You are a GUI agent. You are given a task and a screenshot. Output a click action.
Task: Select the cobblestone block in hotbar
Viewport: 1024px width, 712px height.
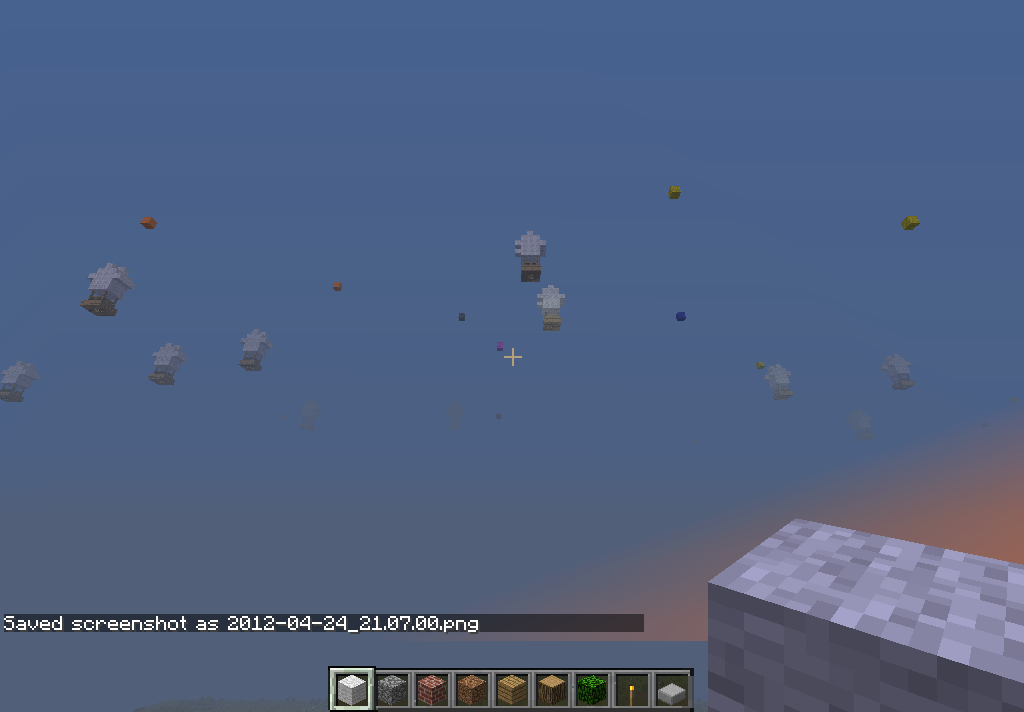tap(392, 689)
